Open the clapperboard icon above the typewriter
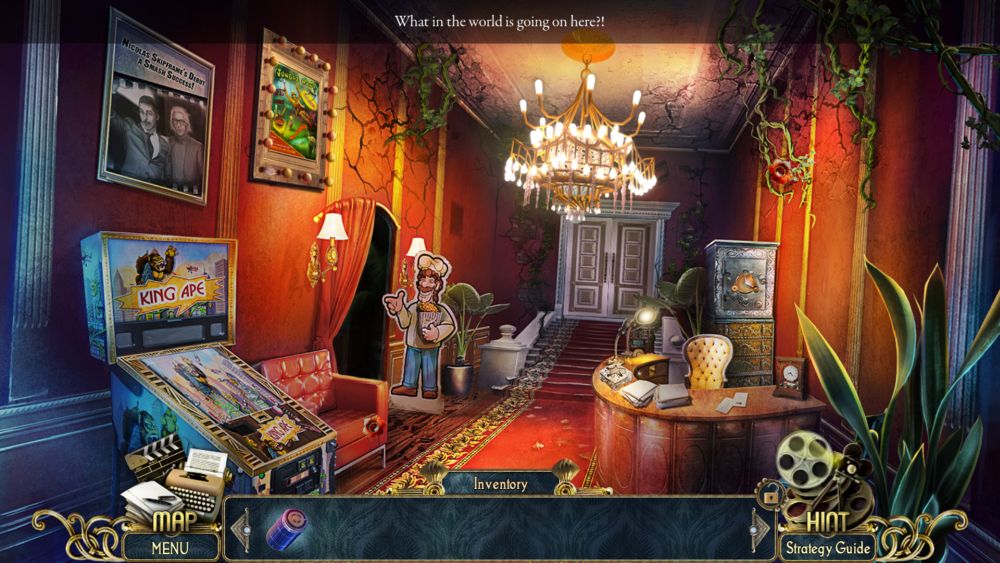The image size is (1000, 563). coord(151,457)
